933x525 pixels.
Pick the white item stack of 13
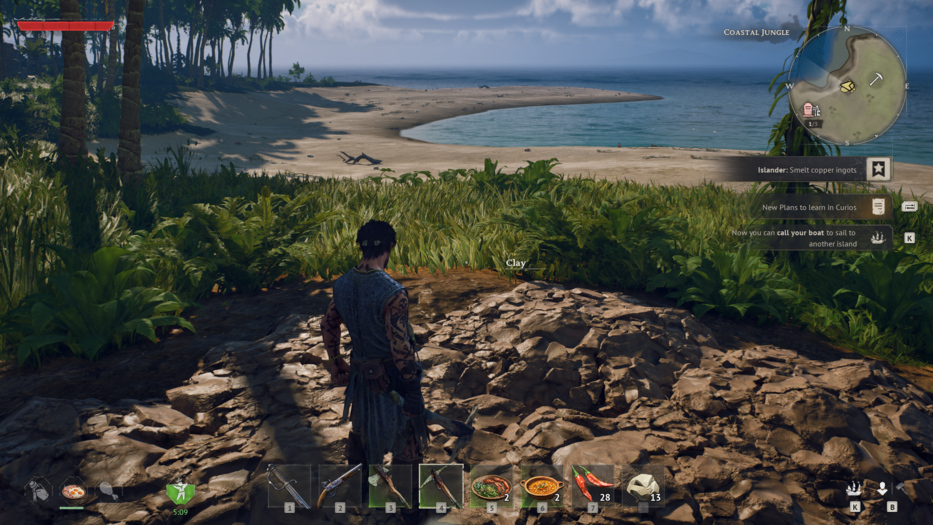coord(643,487)
